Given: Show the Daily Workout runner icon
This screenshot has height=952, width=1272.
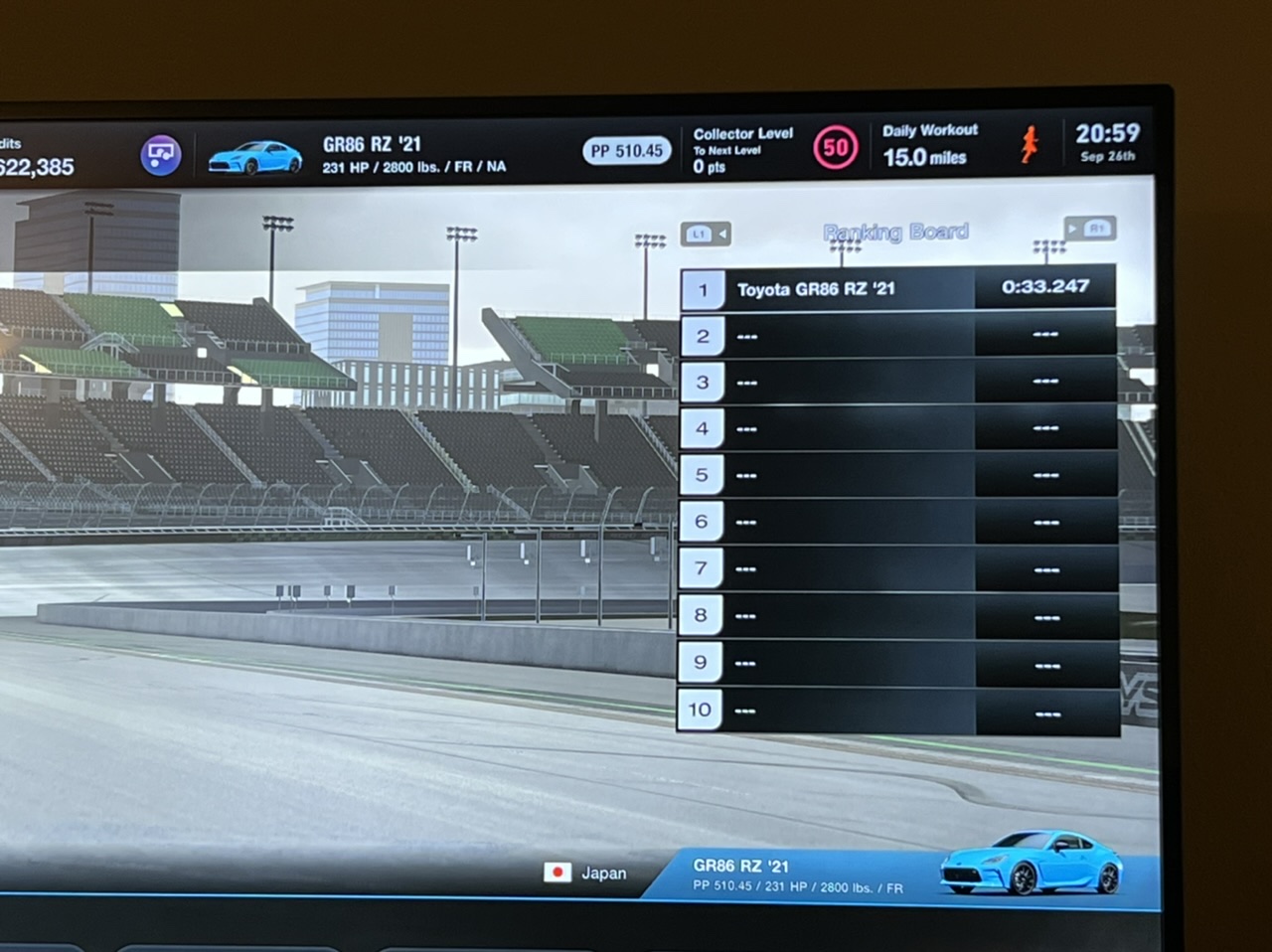Looking at the screenshot, I should click(1030, 145).
